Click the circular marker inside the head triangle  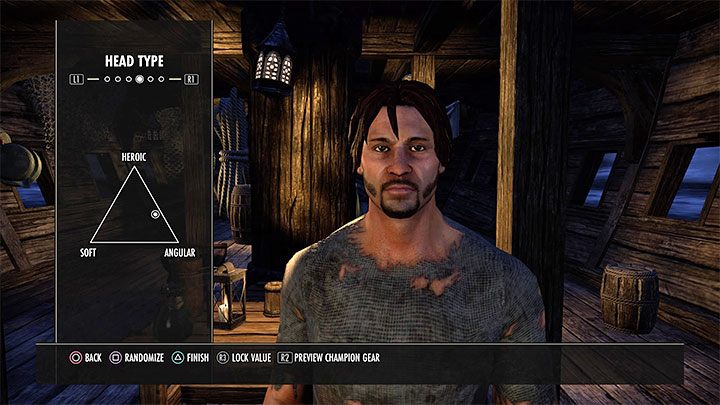click(155, 215)
